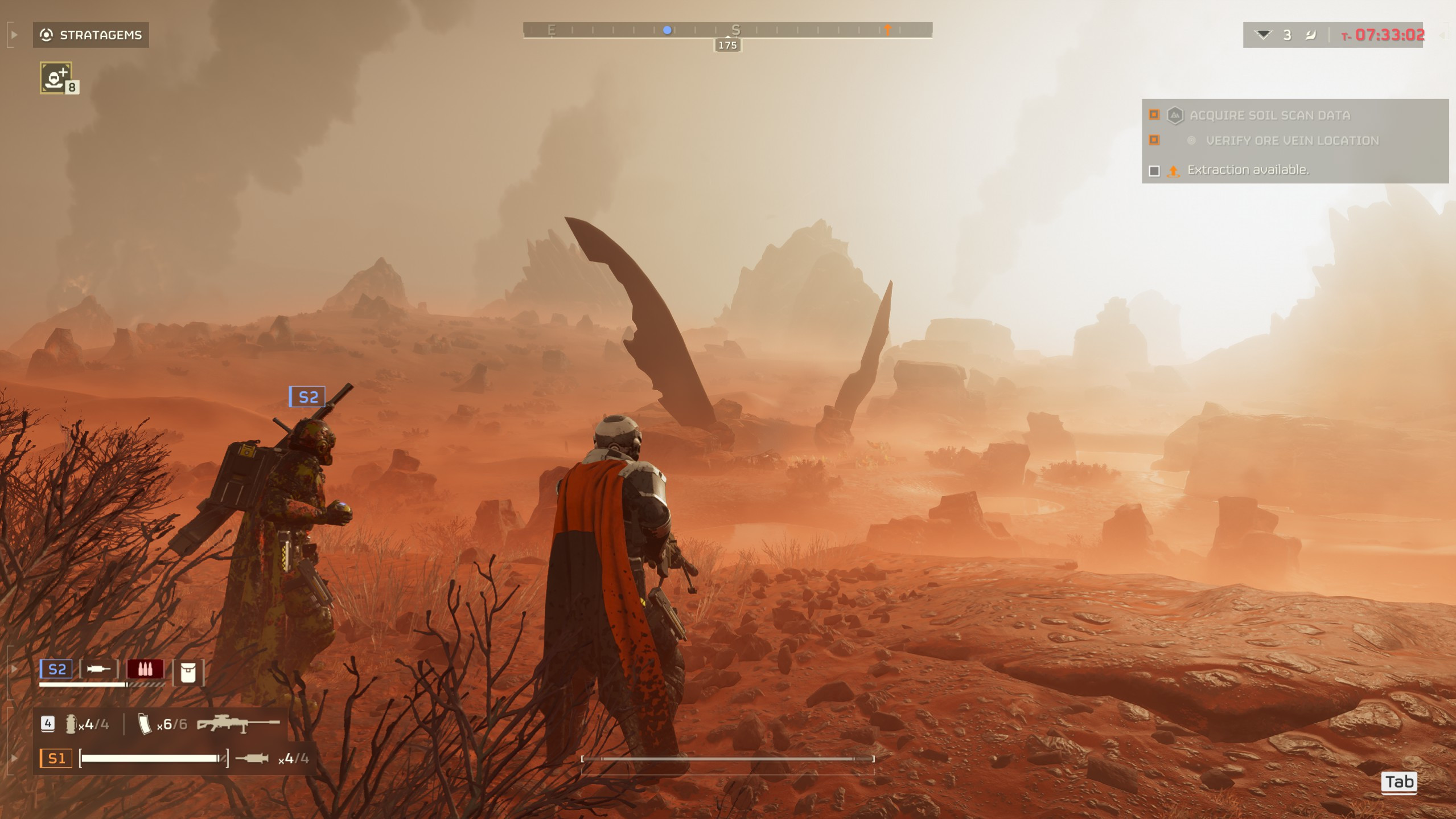Image resolution: width=1456 pixels, height=819 pixels.
Task: Select the Verify Ore Vein Location objective
Action: tap(1292, 141)
